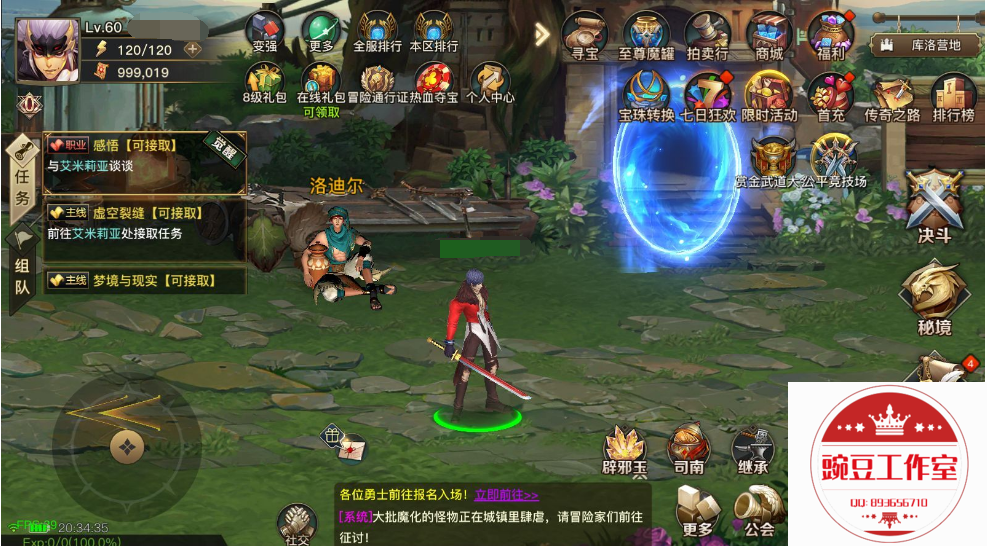This screenshot has height=546, width=987.
Task: Open the 秘境 secret realm
Action: click(x=932, y=293)
